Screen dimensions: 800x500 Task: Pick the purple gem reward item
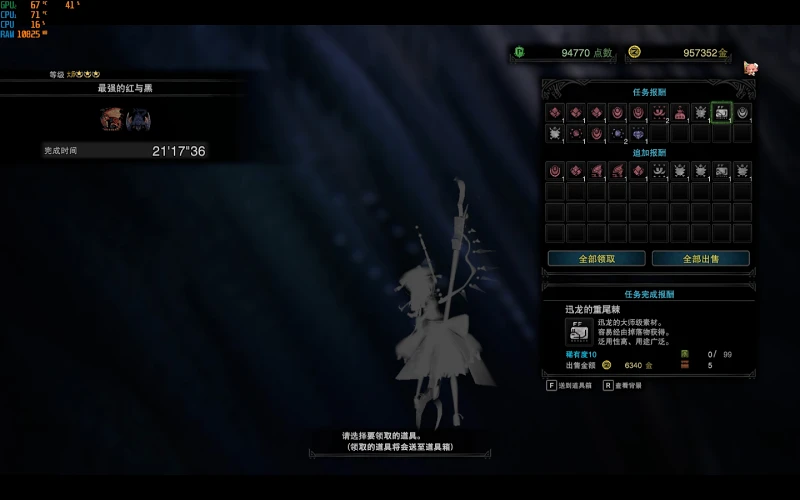coord(638,133)
